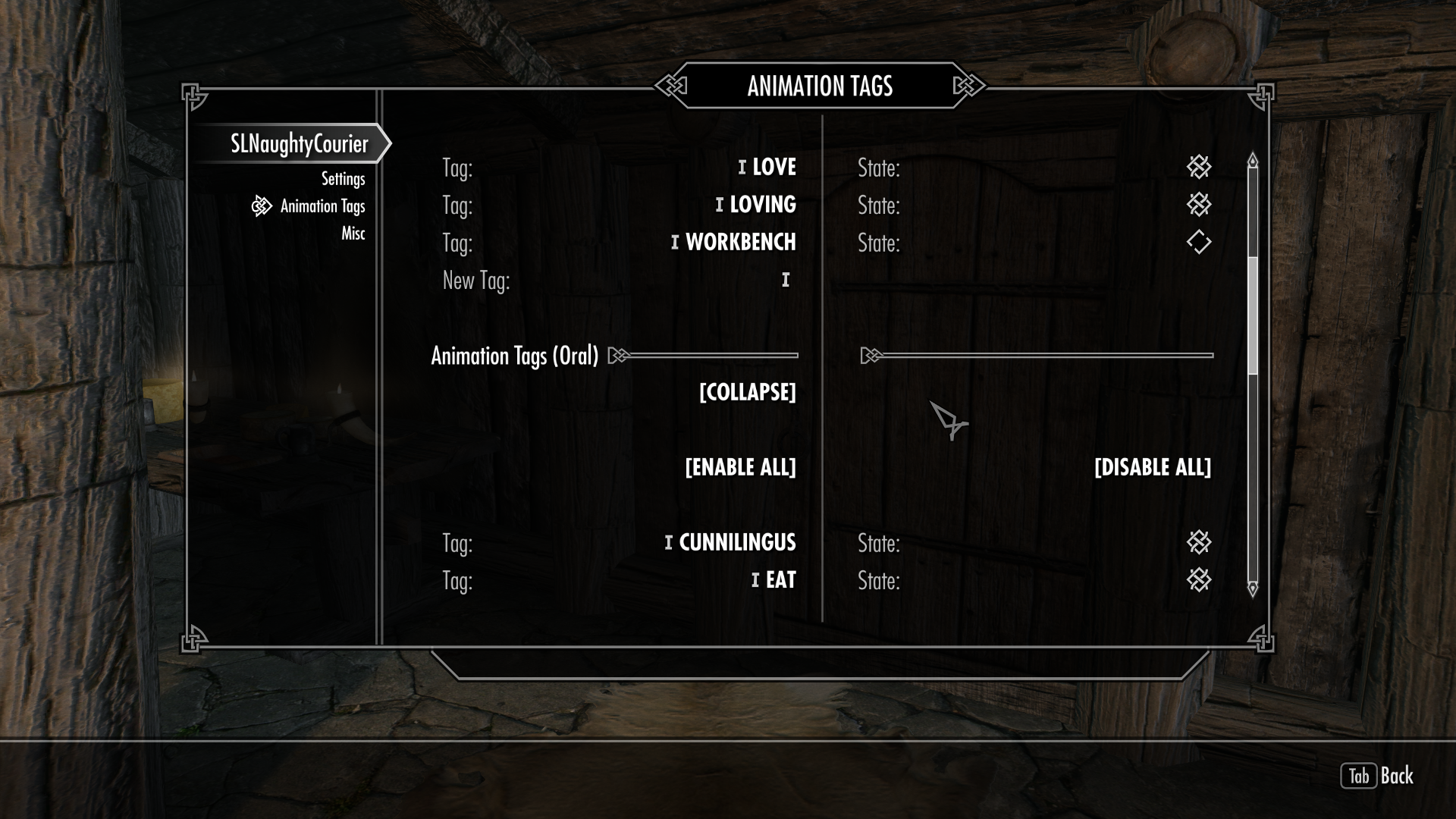Click the ENABLE ALL button
Image resolution: width=1456 pixels, height=819 pixels.
pos(740,467)
